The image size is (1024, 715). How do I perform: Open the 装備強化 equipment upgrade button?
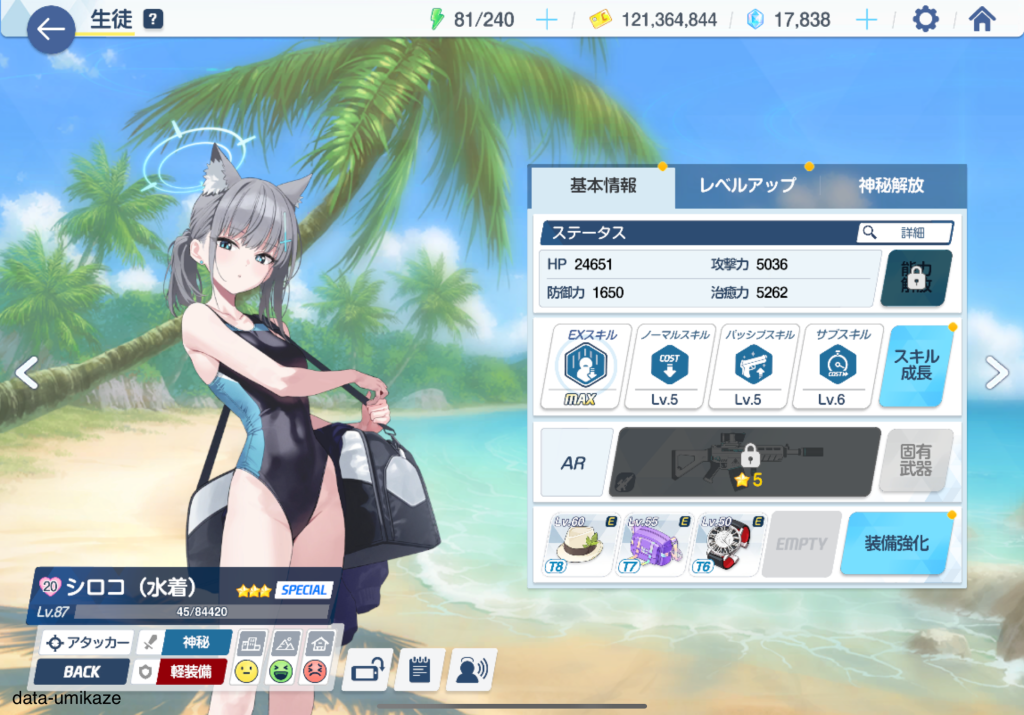click(x=895, y=544)
